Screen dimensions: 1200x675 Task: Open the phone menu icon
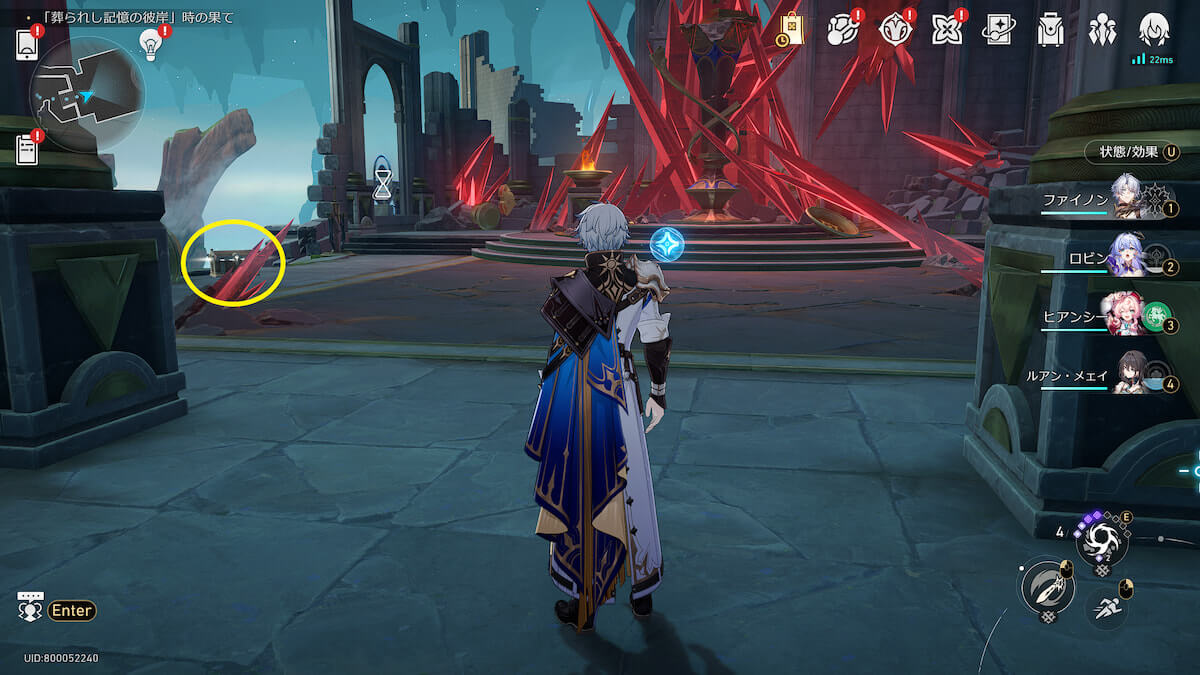tap(27, 45)
